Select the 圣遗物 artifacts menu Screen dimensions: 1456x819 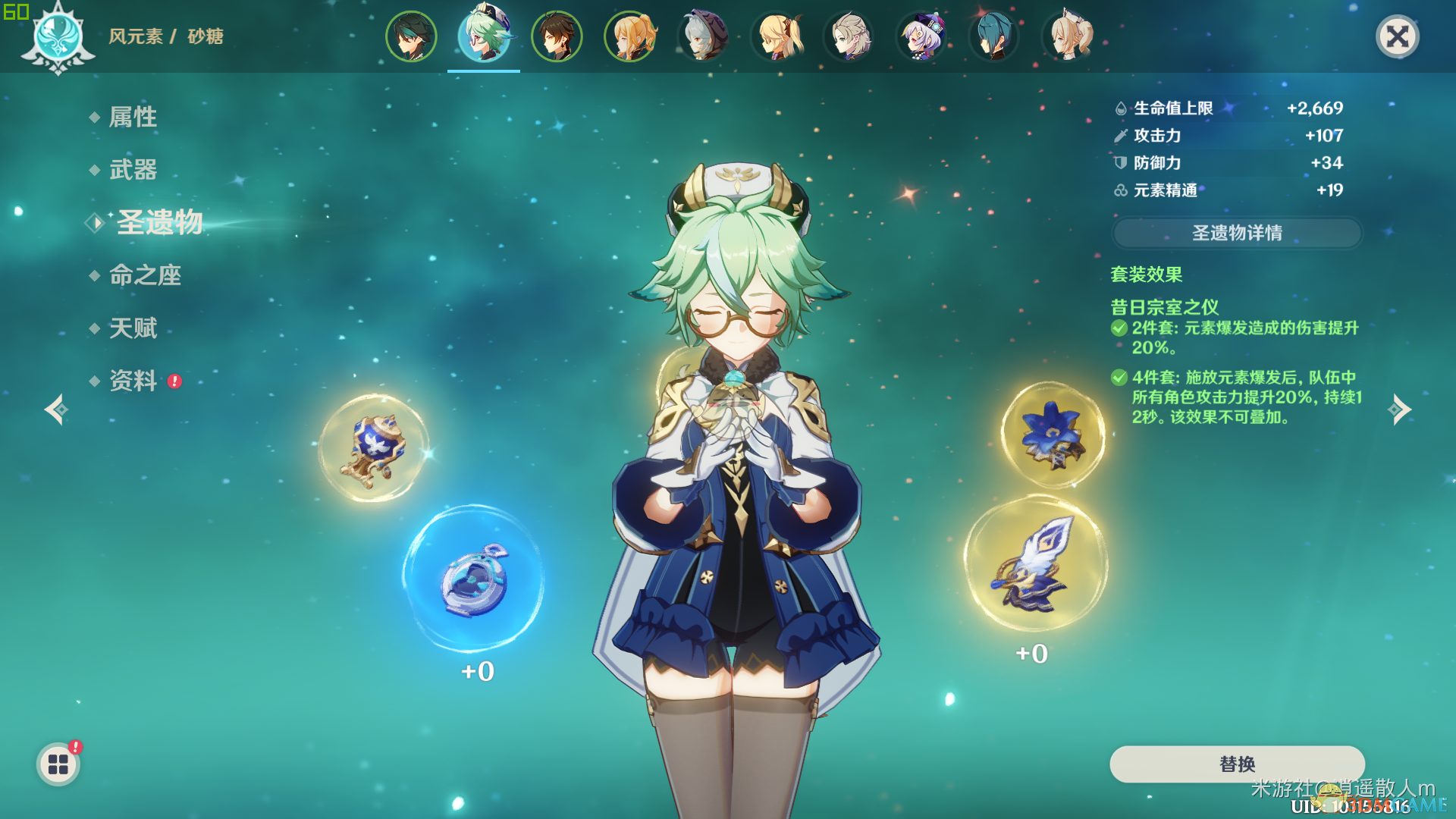(x=159, y=222)
